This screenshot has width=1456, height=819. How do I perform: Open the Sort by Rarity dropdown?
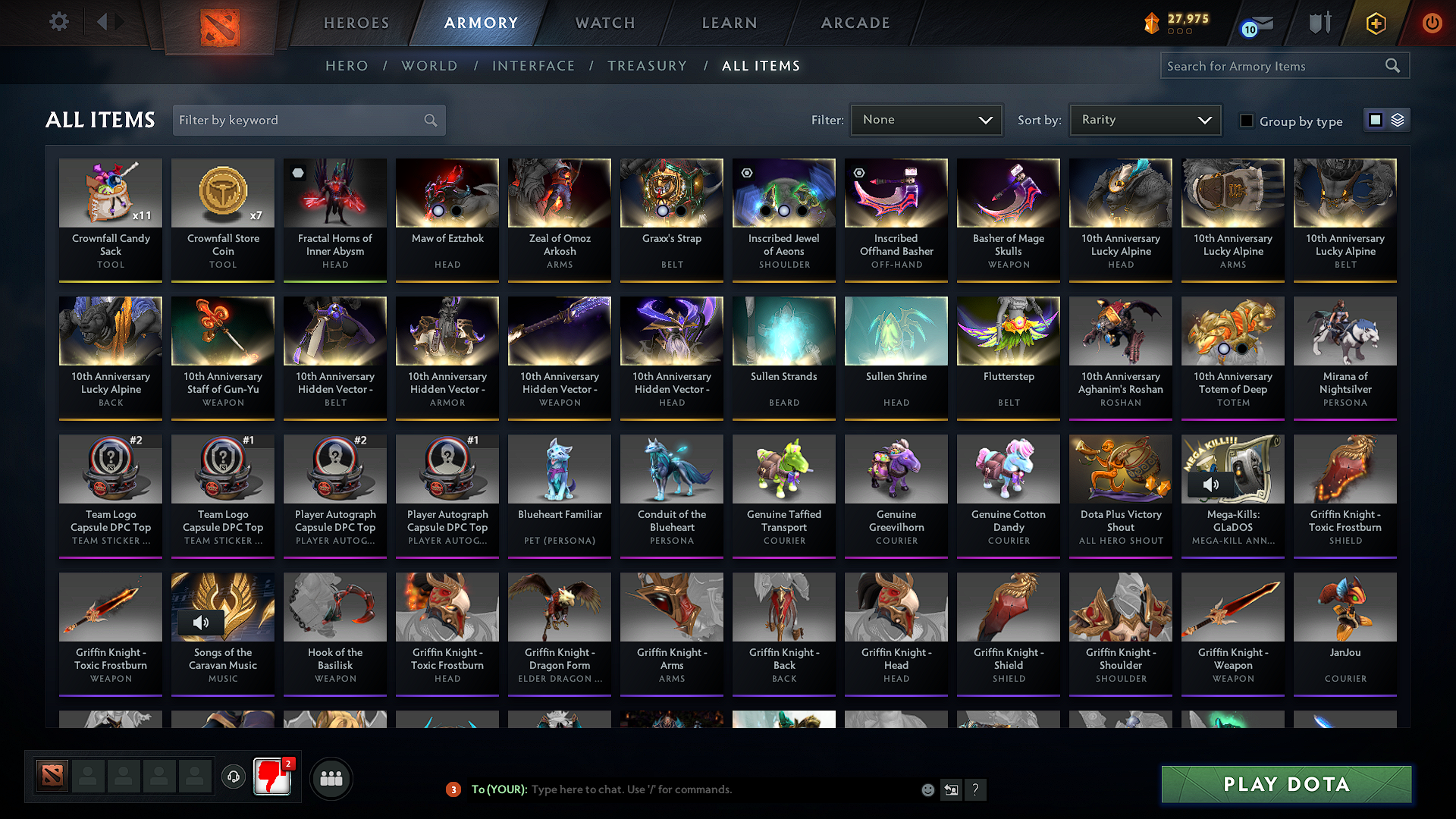1144,120
